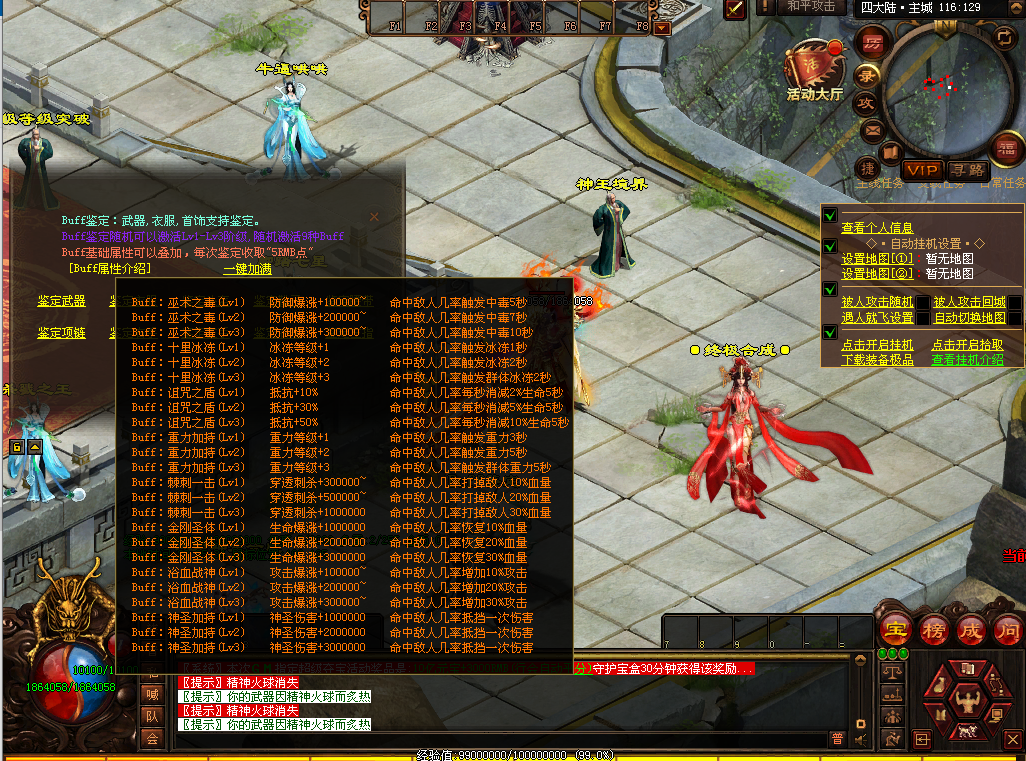Click the 一键加满 link
The height and width of the screenshot is (761, 1026).
click(247, 268)
